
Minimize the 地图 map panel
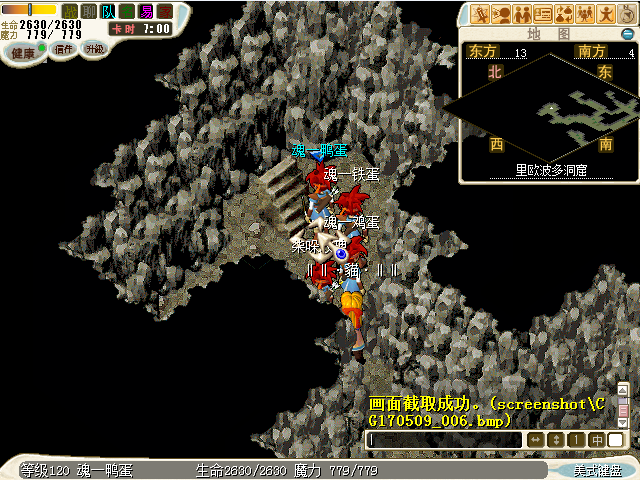pos(627,34)
